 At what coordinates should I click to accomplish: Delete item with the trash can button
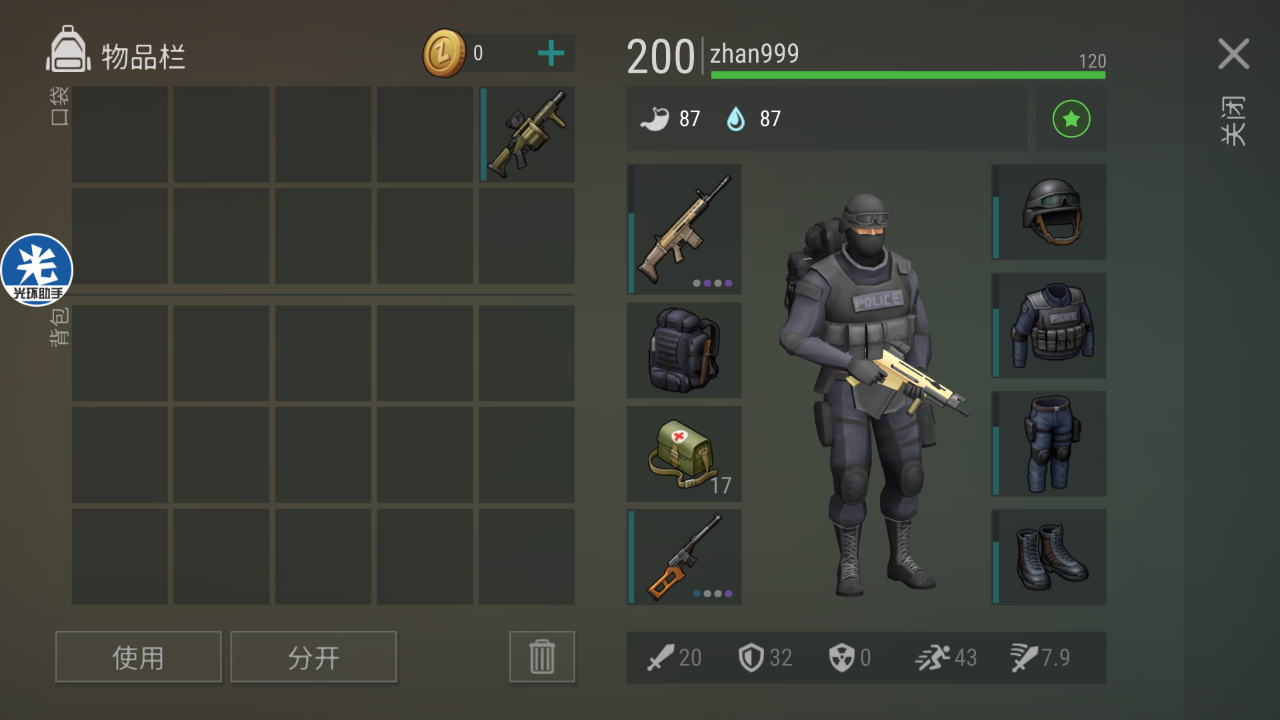[542, 657]
